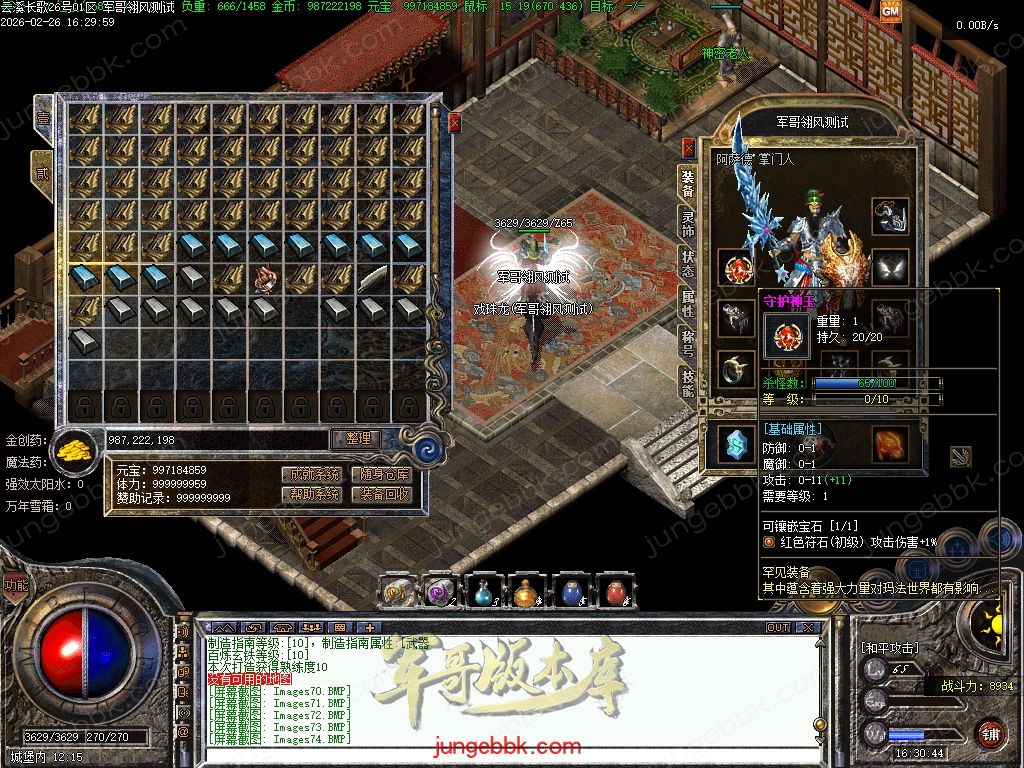Image resolution: width=1024 pixels, height=768 pixels.
Task: Click the 装备回收 equipment recycle button
Action: [x=385, y=494]
